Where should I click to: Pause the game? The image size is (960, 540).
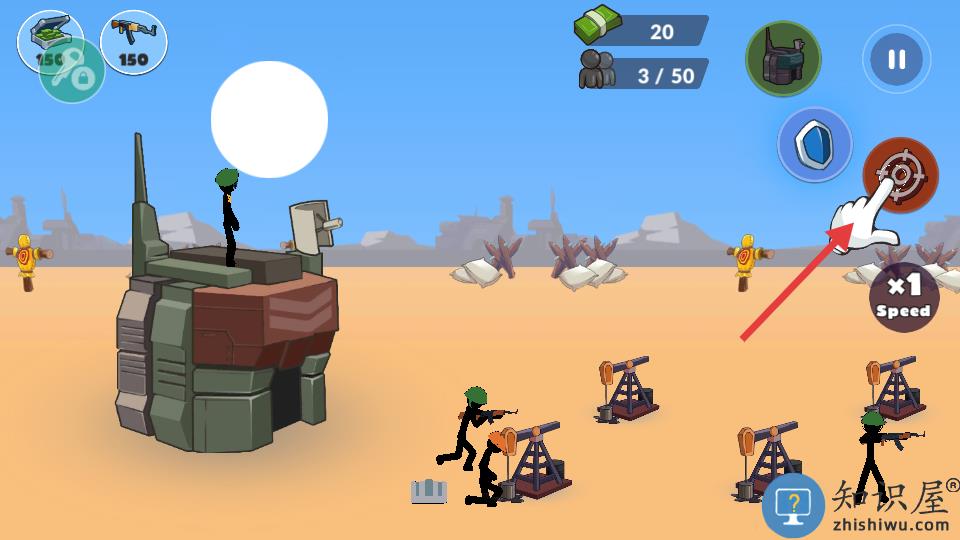click(896, 59)
